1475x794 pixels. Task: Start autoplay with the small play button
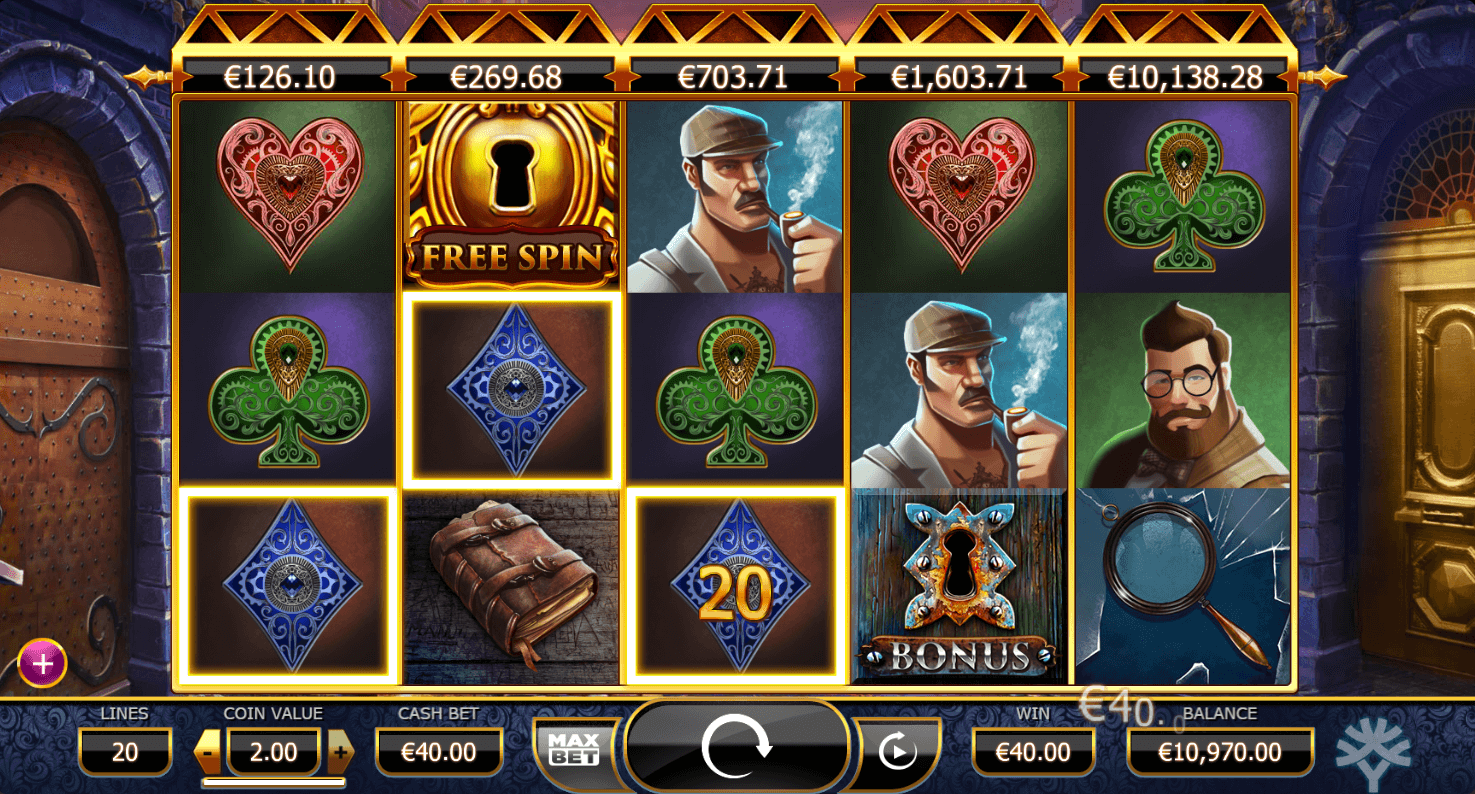pos(896,750)
